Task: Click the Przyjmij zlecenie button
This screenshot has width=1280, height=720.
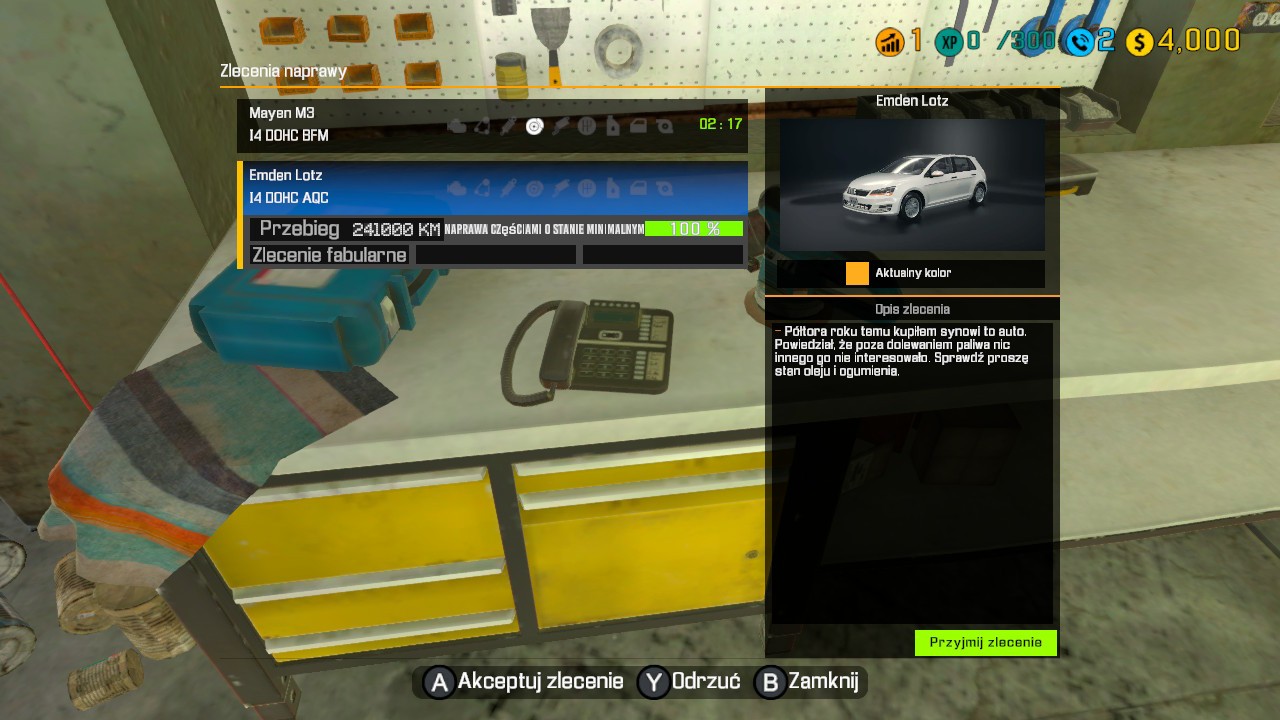Action: click(x=985, y=643)
